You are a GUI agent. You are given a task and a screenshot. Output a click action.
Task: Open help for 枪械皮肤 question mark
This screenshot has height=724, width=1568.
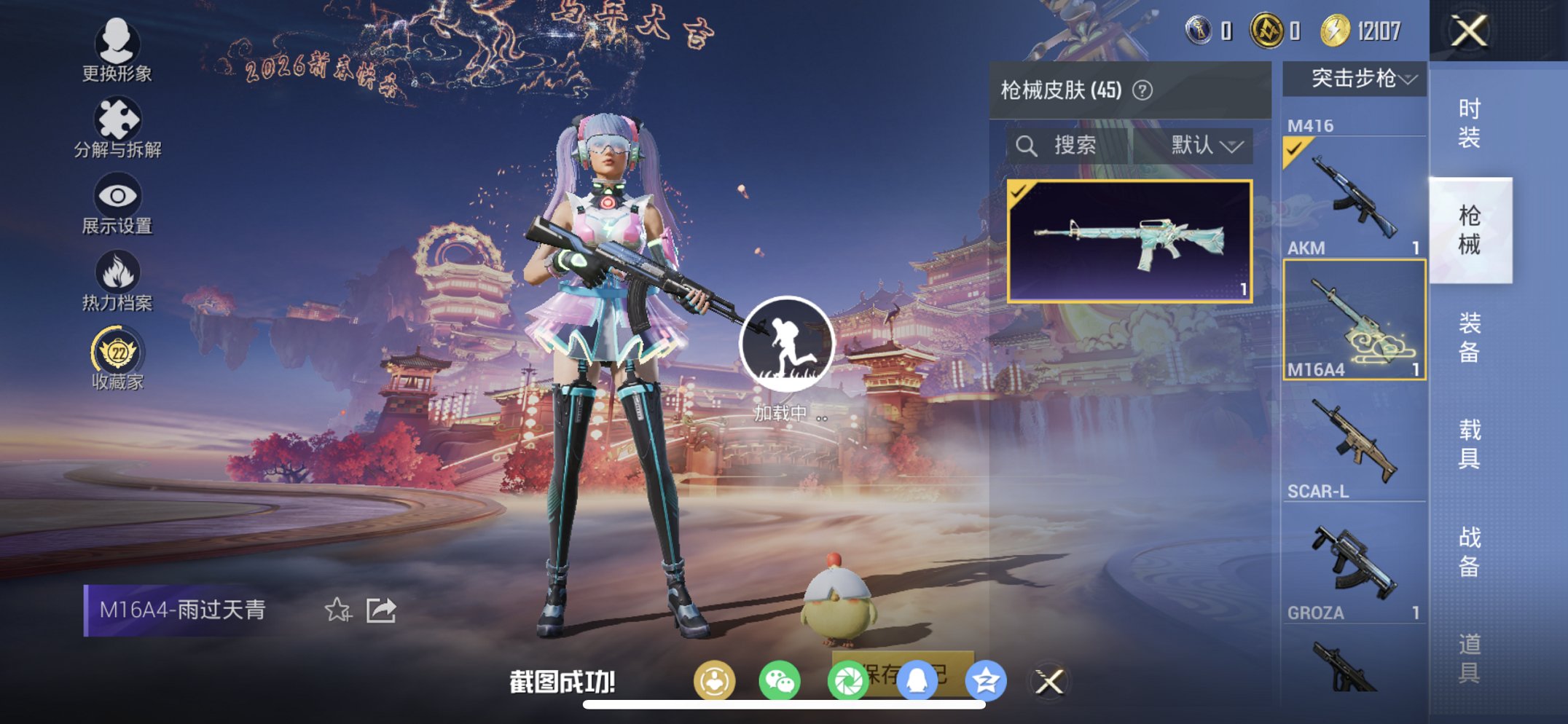tap(1141, 90)
